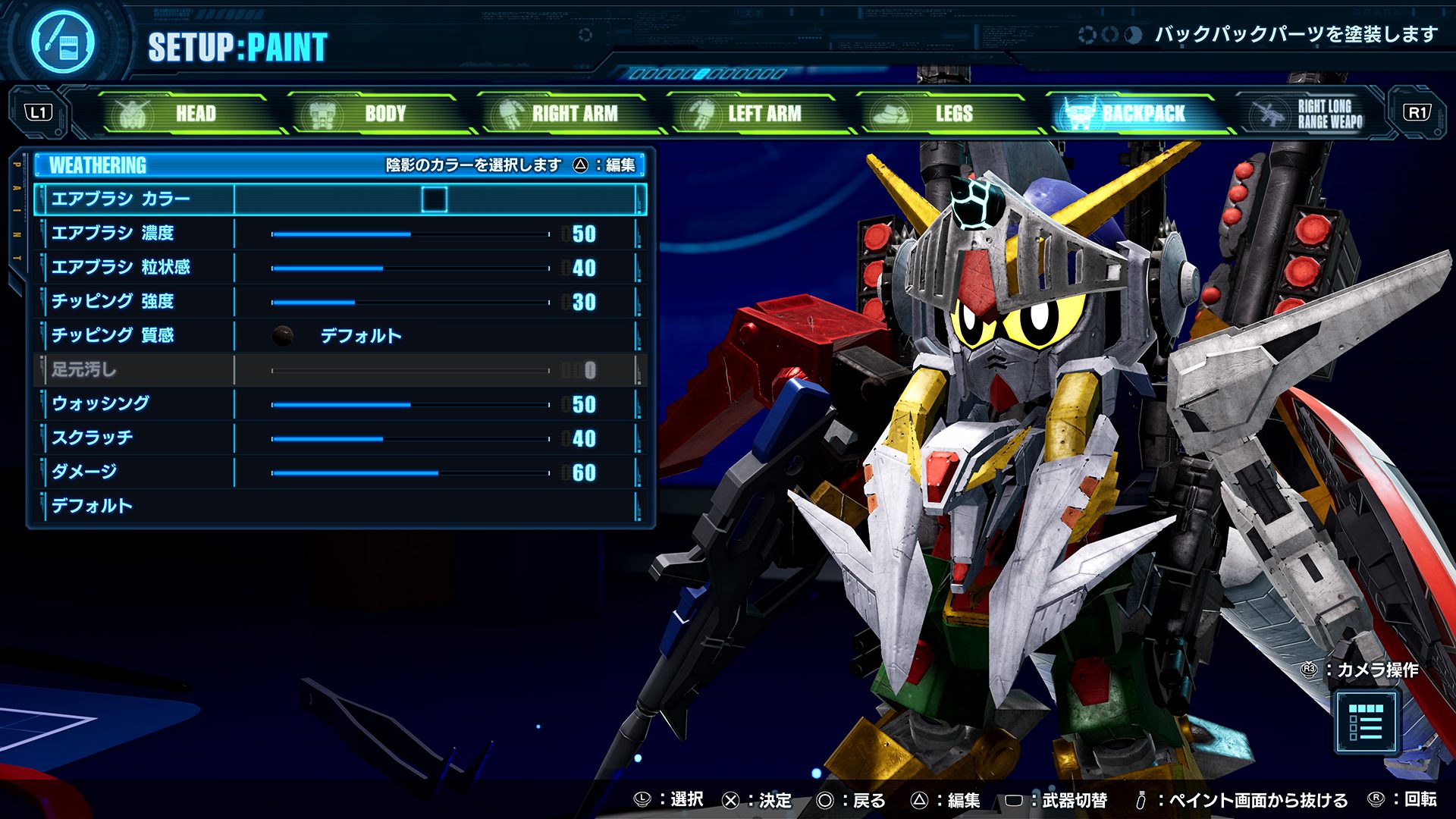Select the エアブラシ カラー row

pos(121,199)
